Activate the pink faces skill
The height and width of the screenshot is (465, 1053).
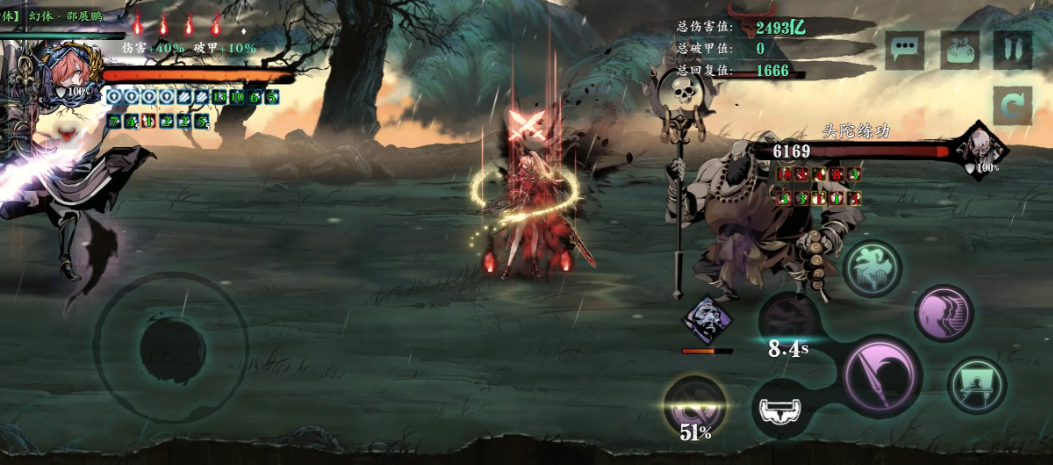tap(943, 313)
